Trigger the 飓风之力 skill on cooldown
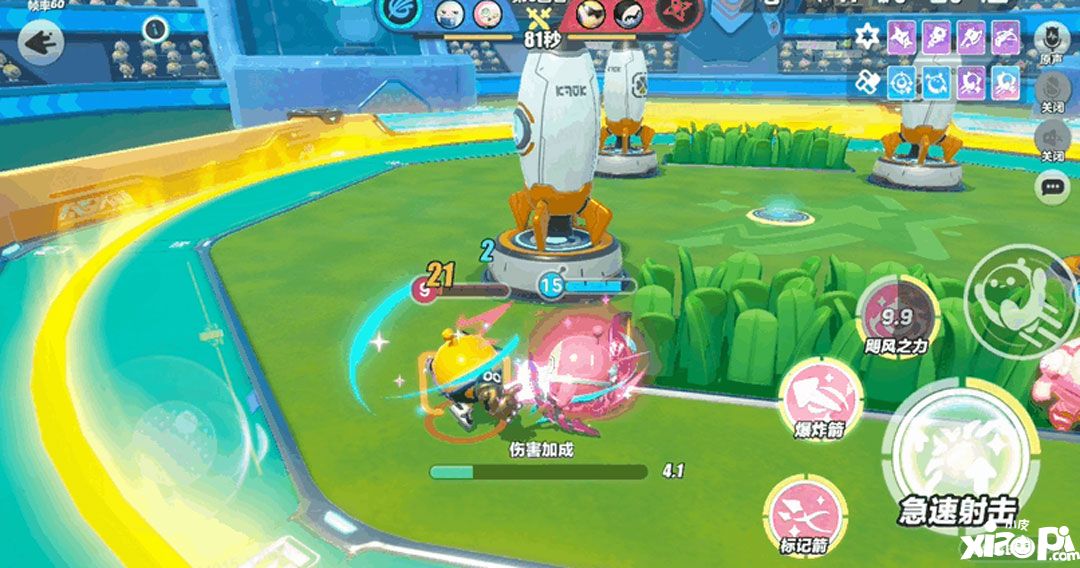The height and width of the screenshot is (568, 1080). pos(898,318)
